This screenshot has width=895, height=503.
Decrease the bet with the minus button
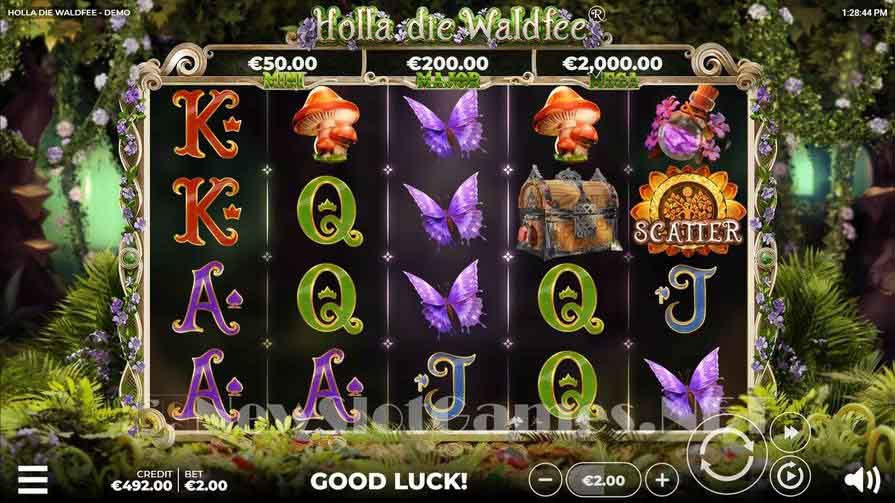[544, 480]
